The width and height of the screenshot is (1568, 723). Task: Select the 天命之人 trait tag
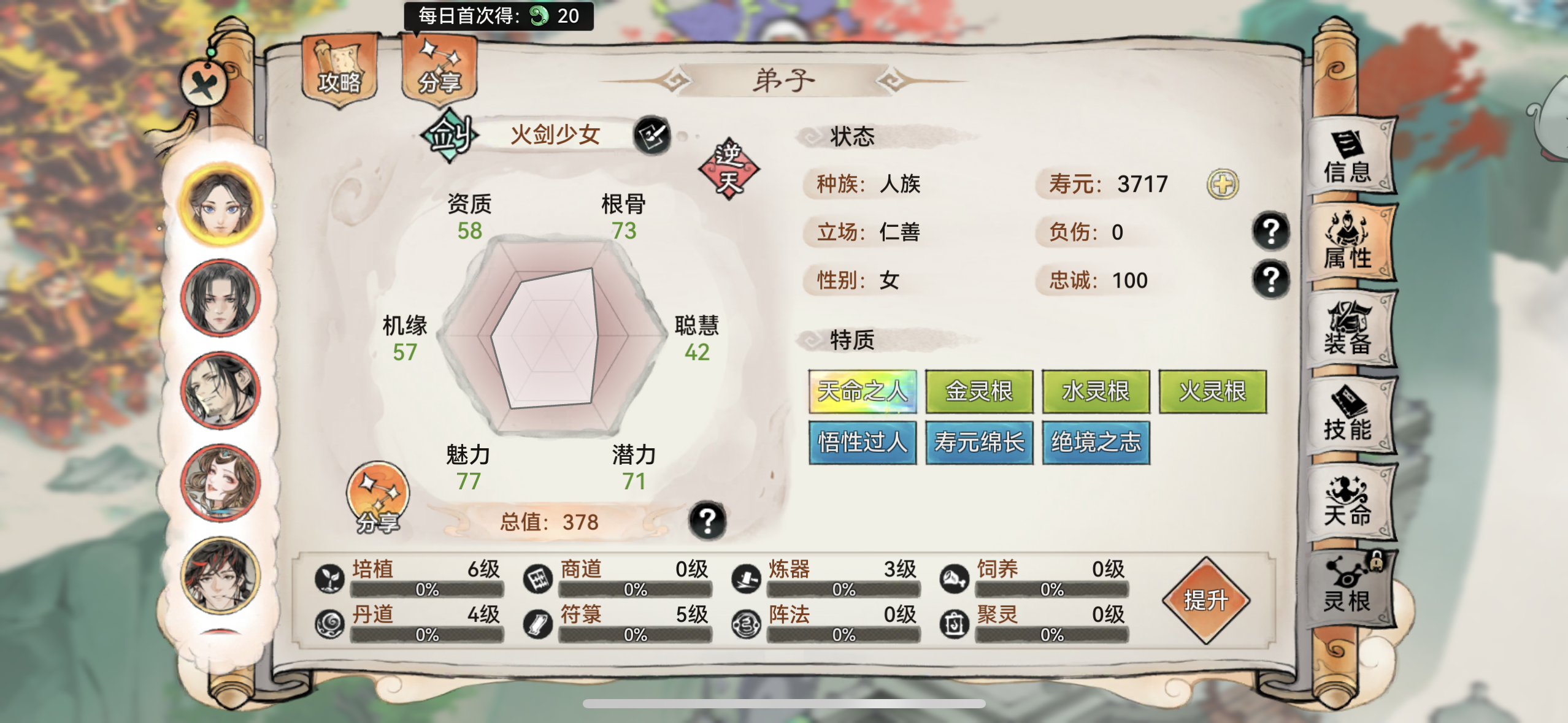[x=863, y=392]
